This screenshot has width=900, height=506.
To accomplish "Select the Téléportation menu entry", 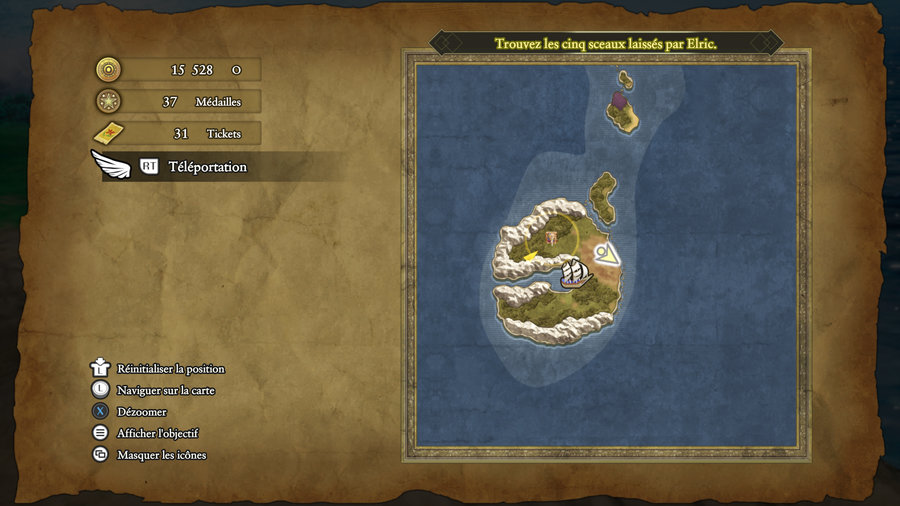I will tap(207, 167).
